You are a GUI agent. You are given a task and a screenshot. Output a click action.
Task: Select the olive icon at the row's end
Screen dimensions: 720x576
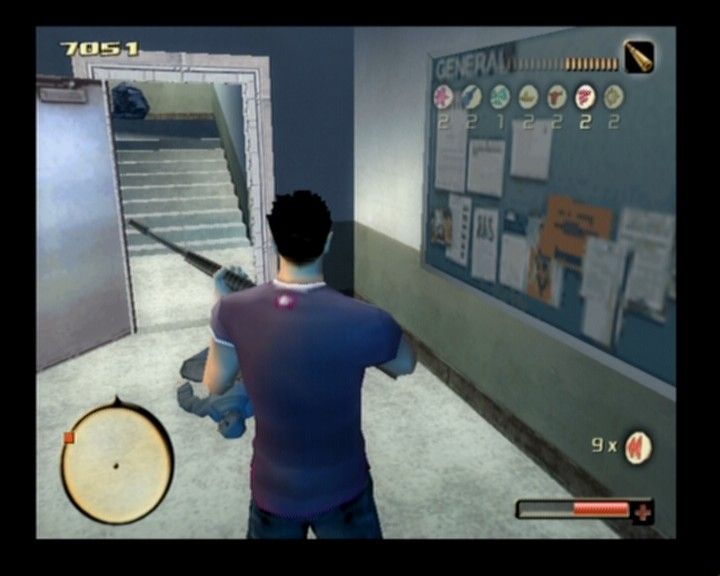[x=614, y=97]
